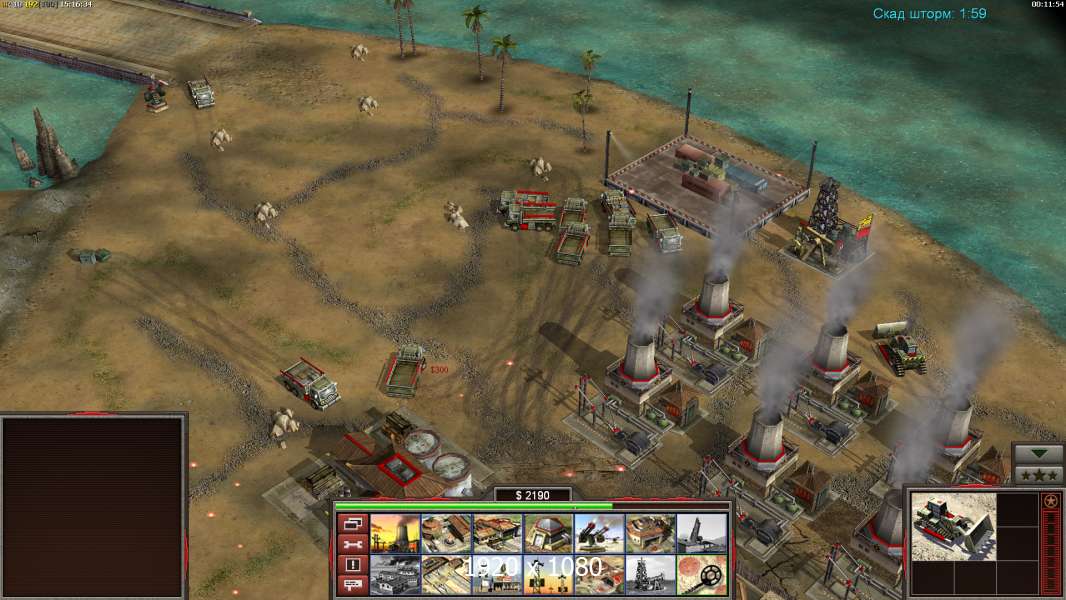
Task: Choose the greyed-out Airfield build icon
Action: tap(395, 575)
